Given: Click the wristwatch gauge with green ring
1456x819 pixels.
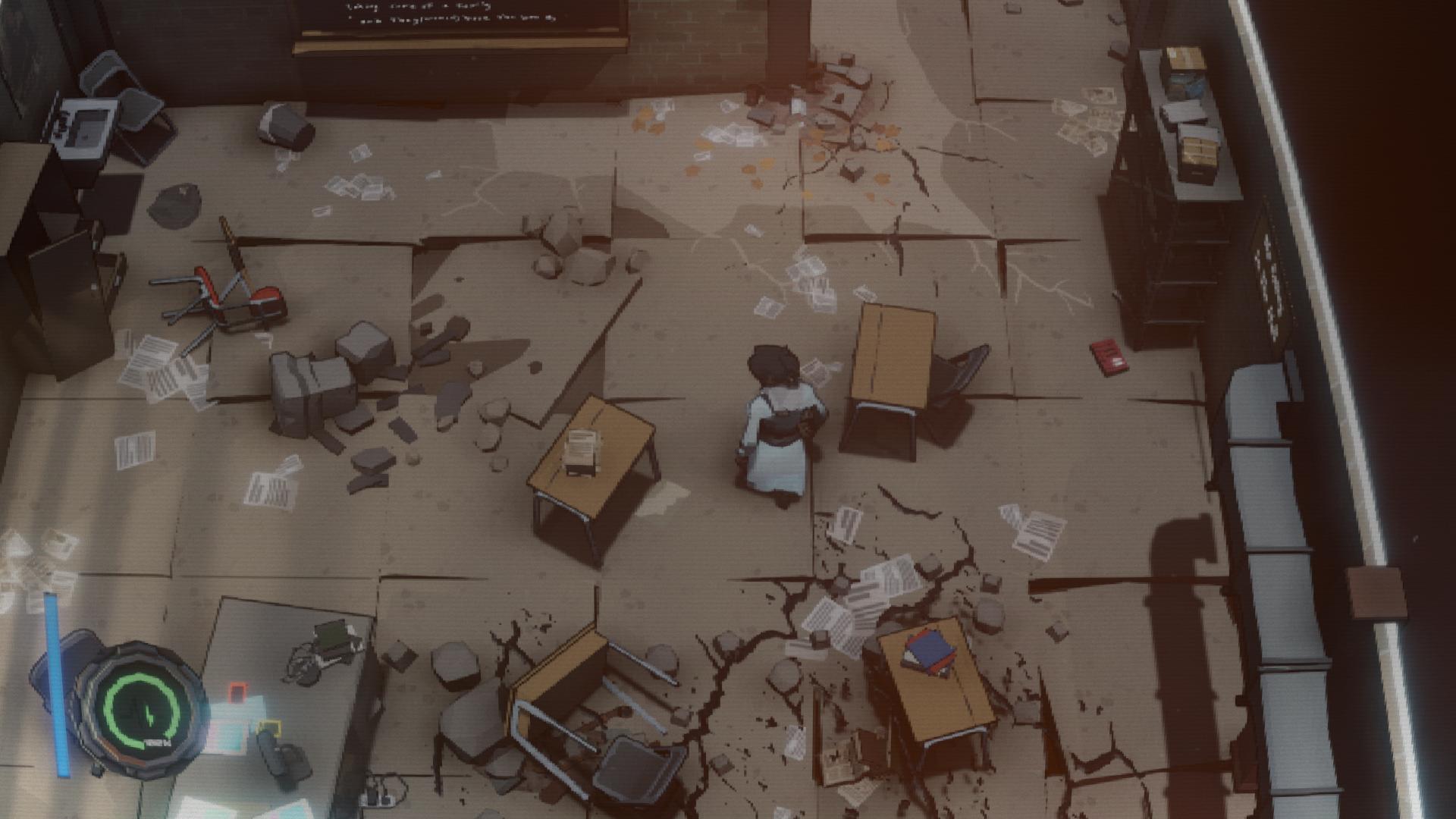Looking at the screenshot, I should pos(142,708).
